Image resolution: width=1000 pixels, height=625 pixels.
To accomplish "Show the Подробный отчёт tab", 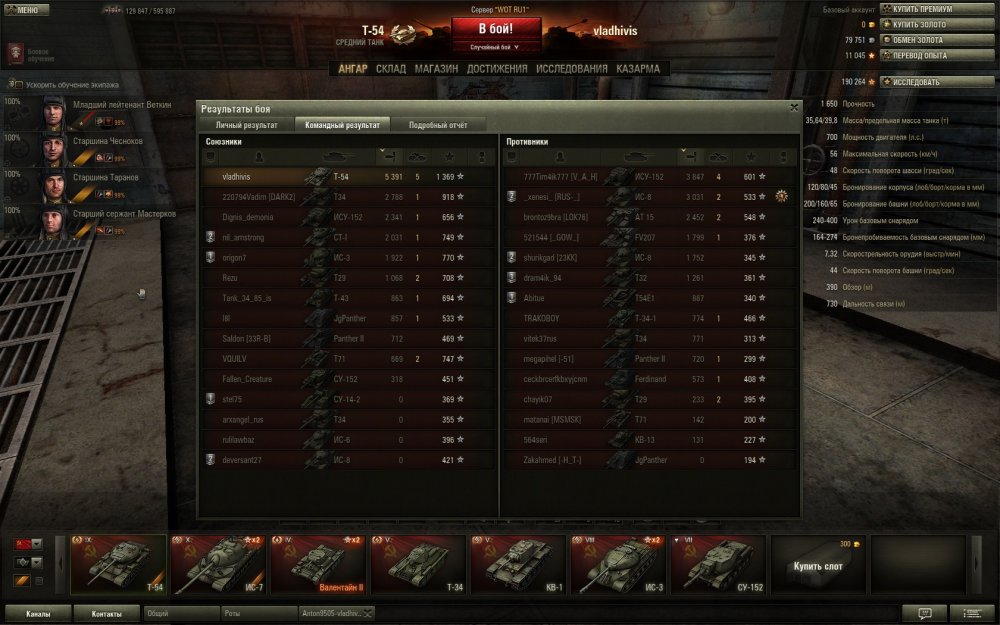I will (437, 125).
